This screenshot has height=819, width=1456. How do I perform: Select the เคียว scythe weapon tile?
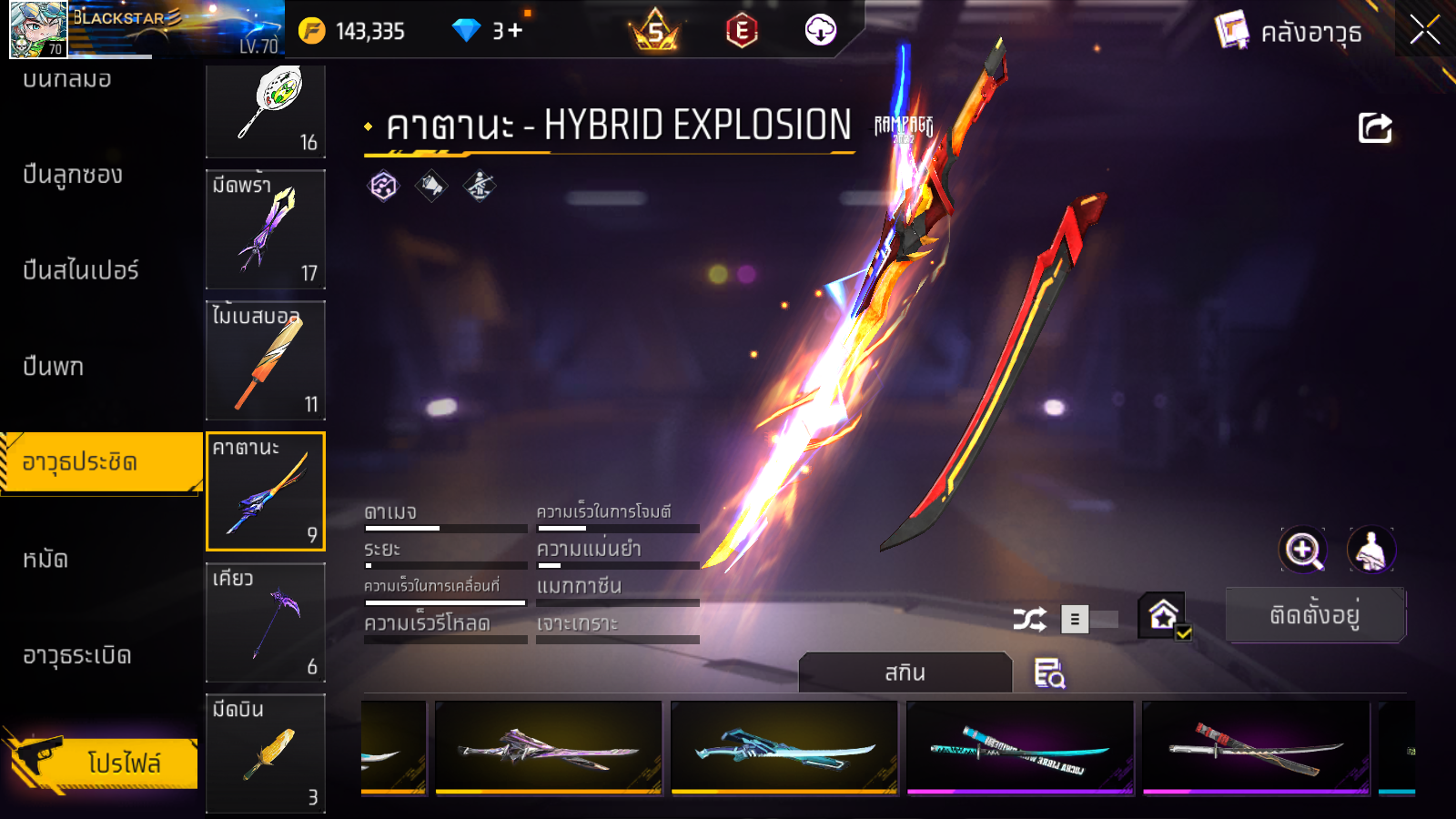click(266, 622)
